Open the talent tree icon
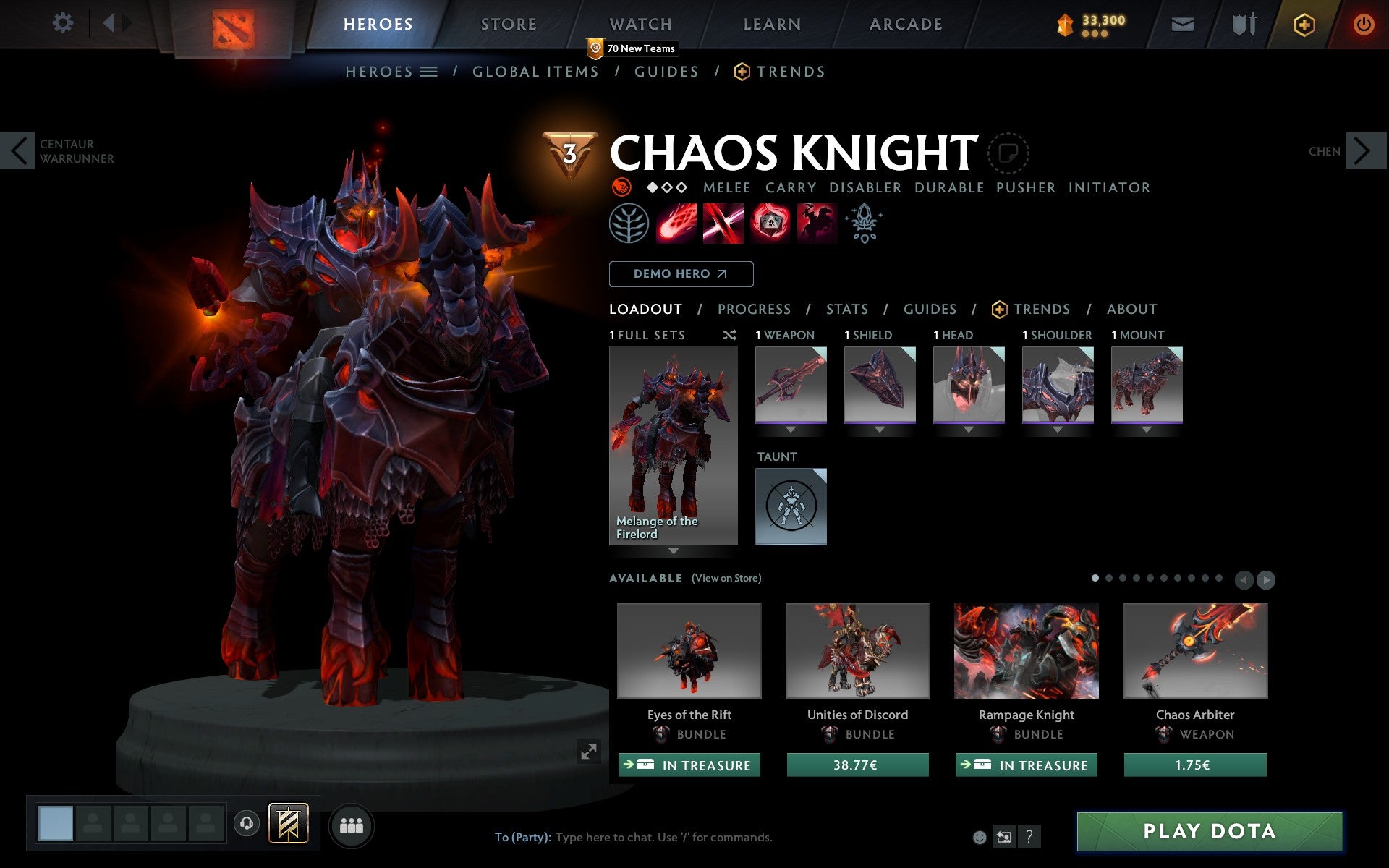Image resolution: width=1389 pixels, height=868 pixels. tap(628, 224)
